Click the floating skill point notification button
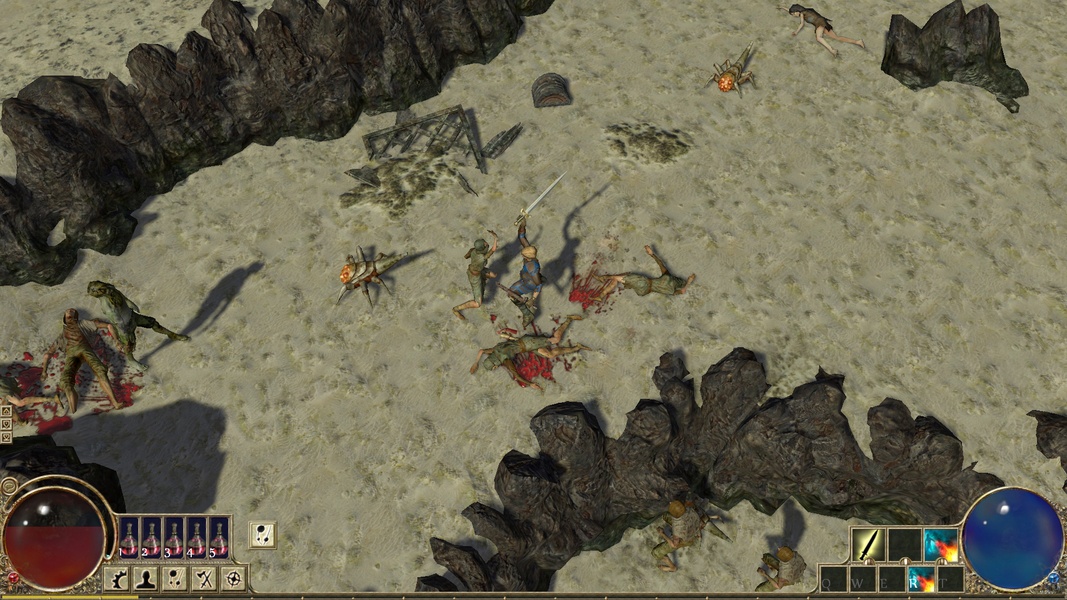The height and width of the screenshot is (600, 1067). coord(262,535)
